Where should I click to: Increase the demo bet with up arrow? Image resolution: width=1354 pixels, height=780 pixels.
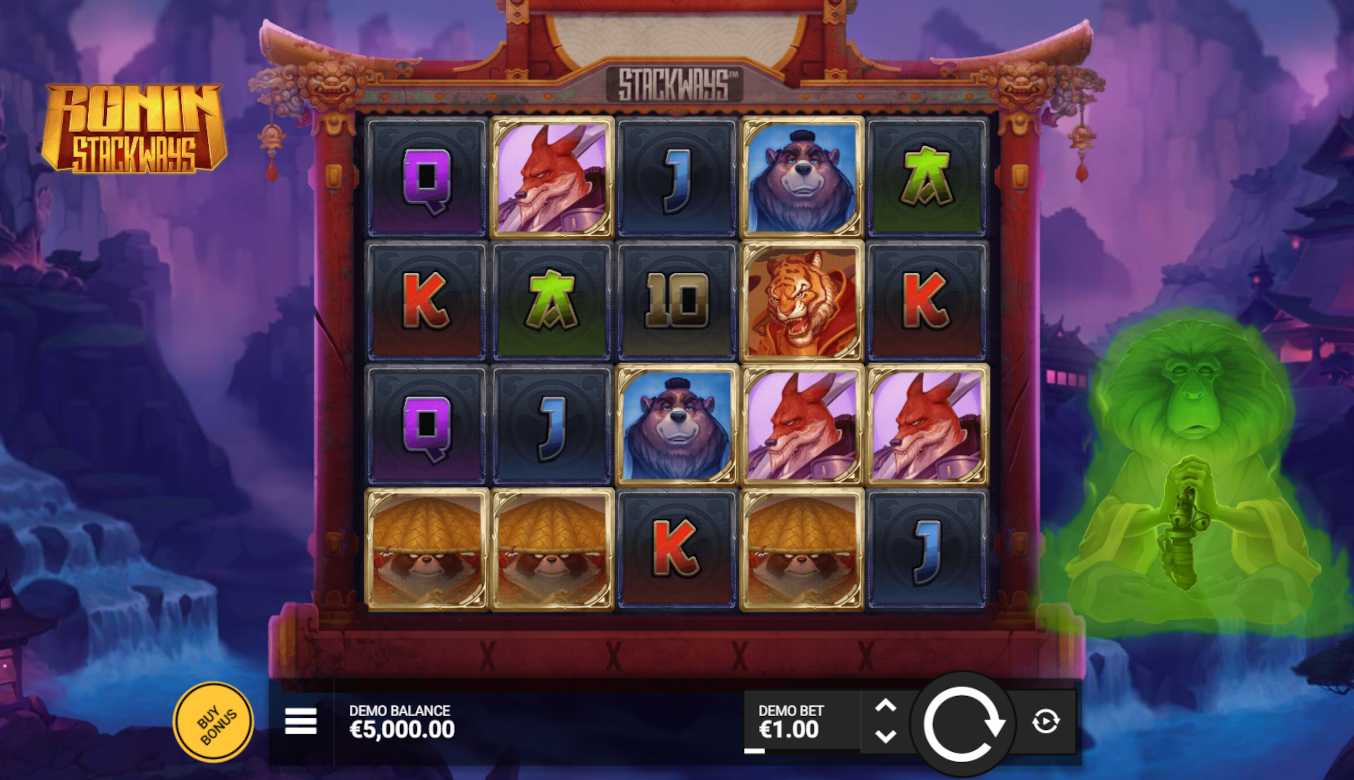click(x=885, y=706)
